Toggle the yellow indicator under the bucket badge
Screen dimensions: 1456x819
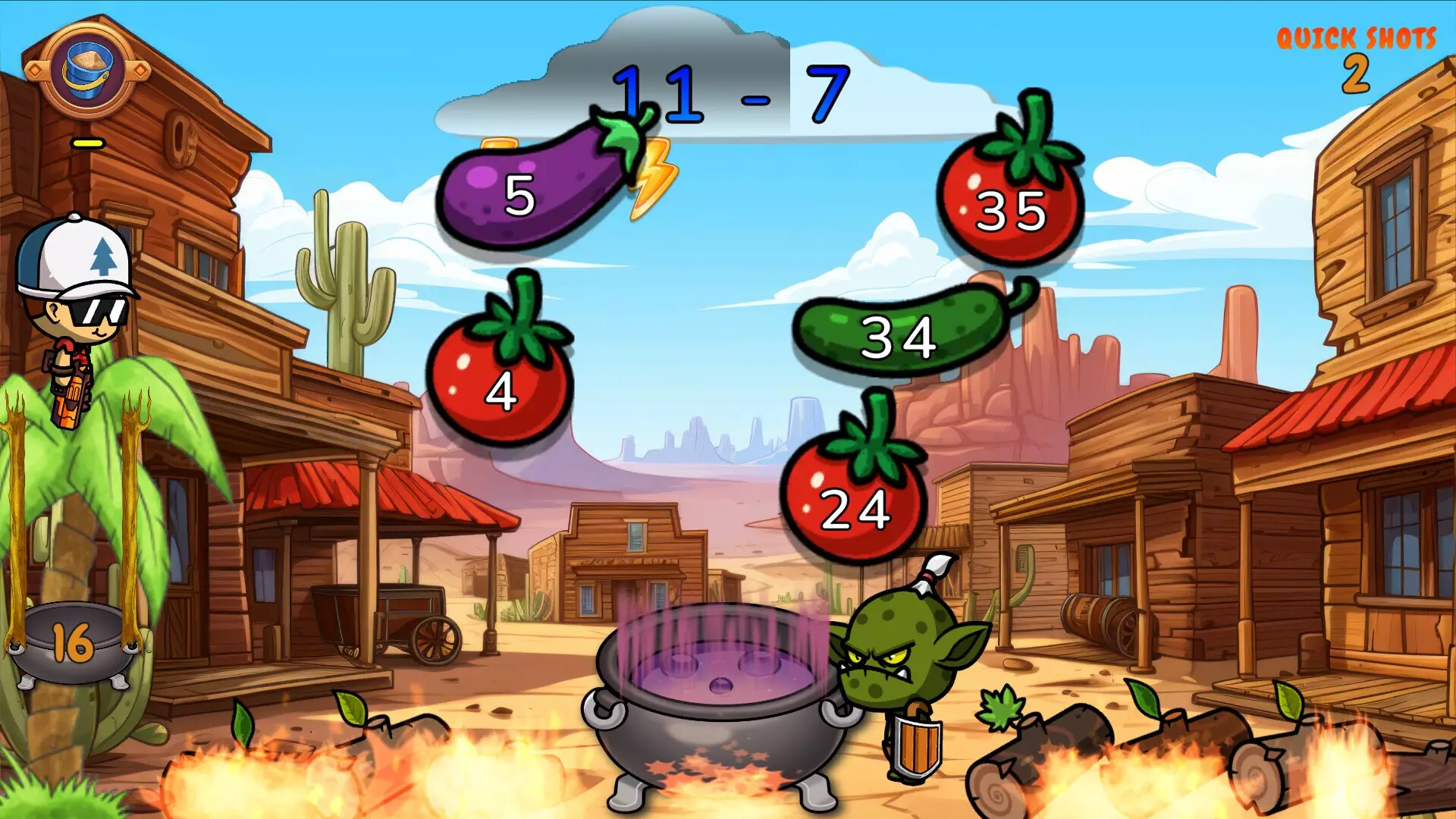[x=87, y=142]
